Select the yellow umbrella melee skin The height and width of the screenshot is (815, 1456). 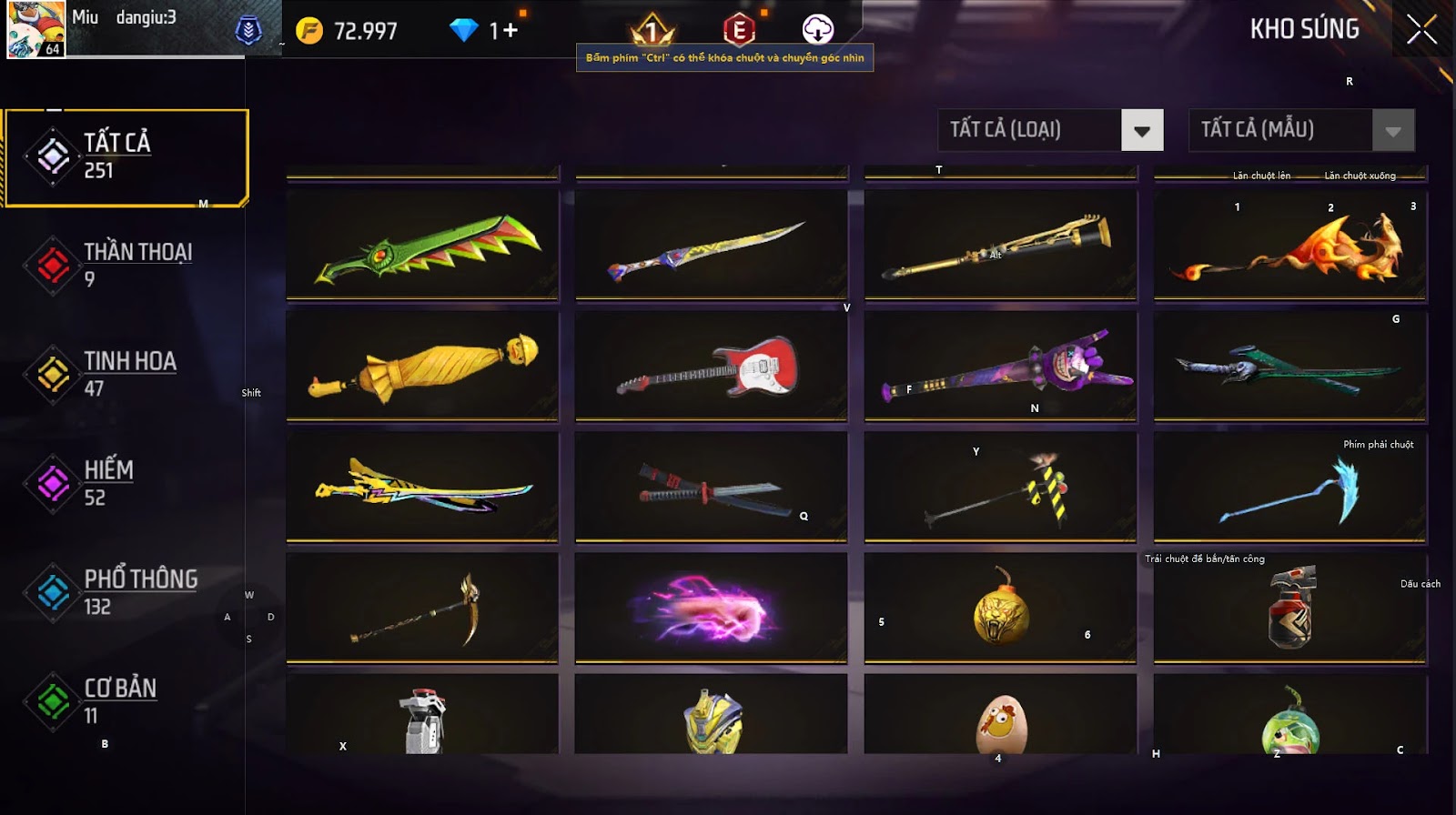coord(422,366)
